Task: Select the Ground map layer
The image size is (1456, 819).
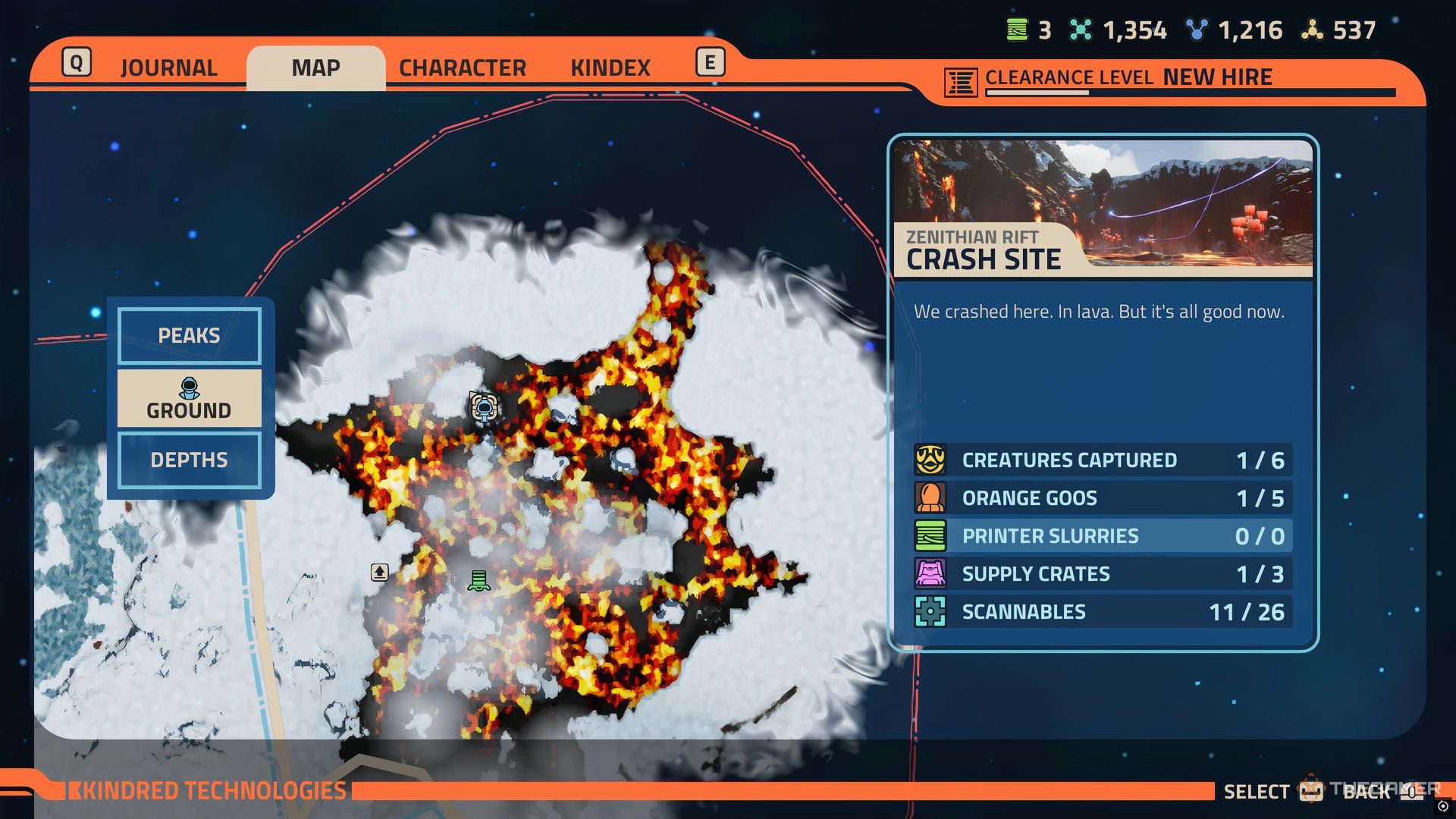Action: click(189, 399)
